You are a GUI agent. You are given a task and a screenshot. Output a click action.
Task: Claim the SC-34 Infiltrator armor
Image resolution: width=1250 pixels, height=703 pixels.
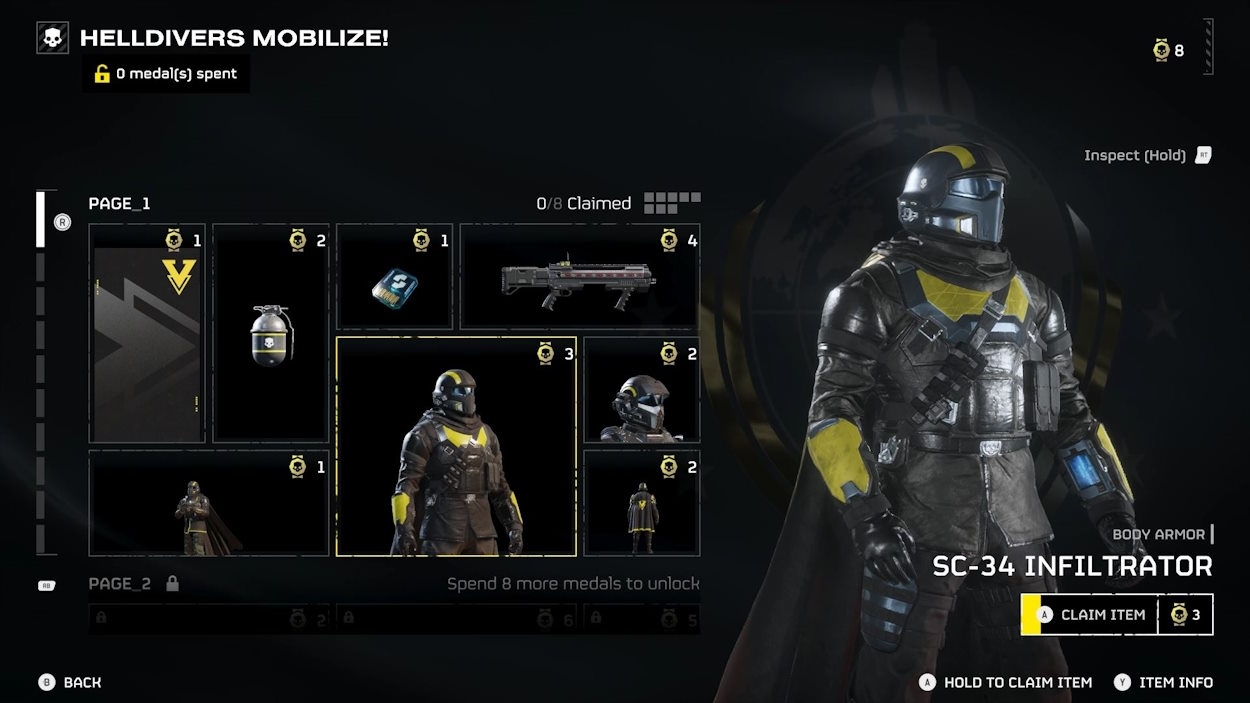tap(1089, 615)
